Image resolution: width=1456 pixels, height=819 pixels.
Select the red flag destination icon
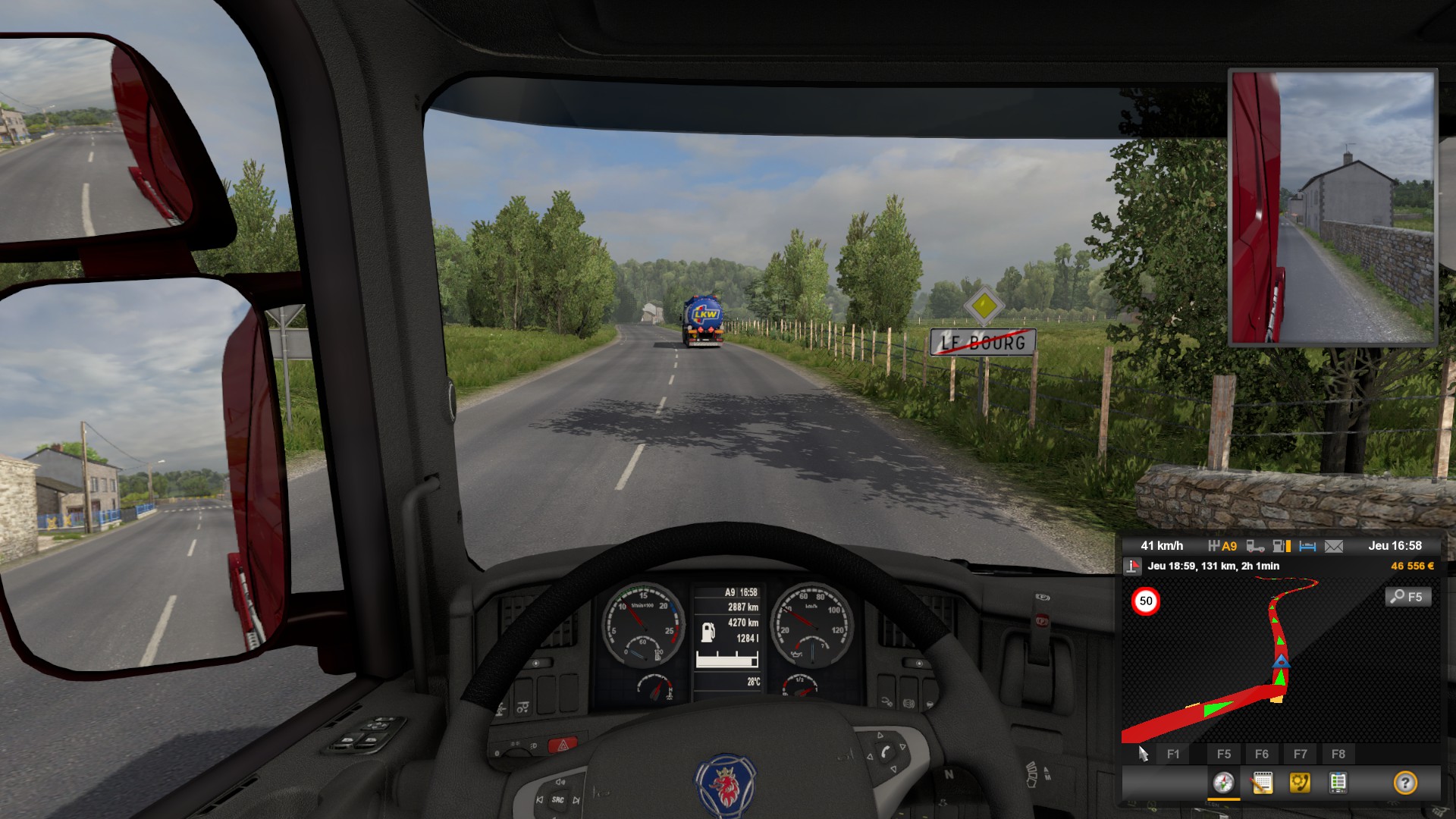click(1132, 566)
